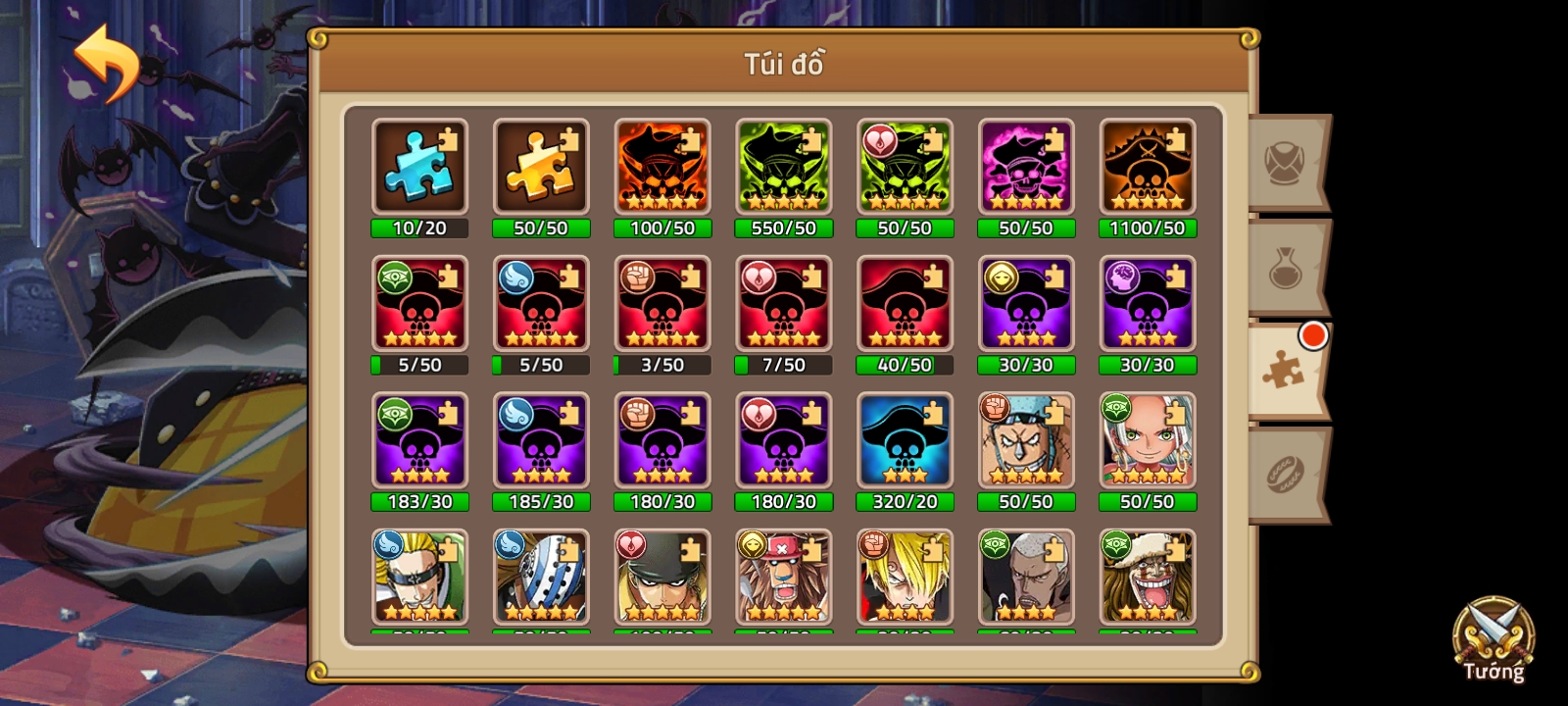The image size is (1568, 706).
Task: Tap the progress bar showing 183/30
Action: tap(419, 502)
